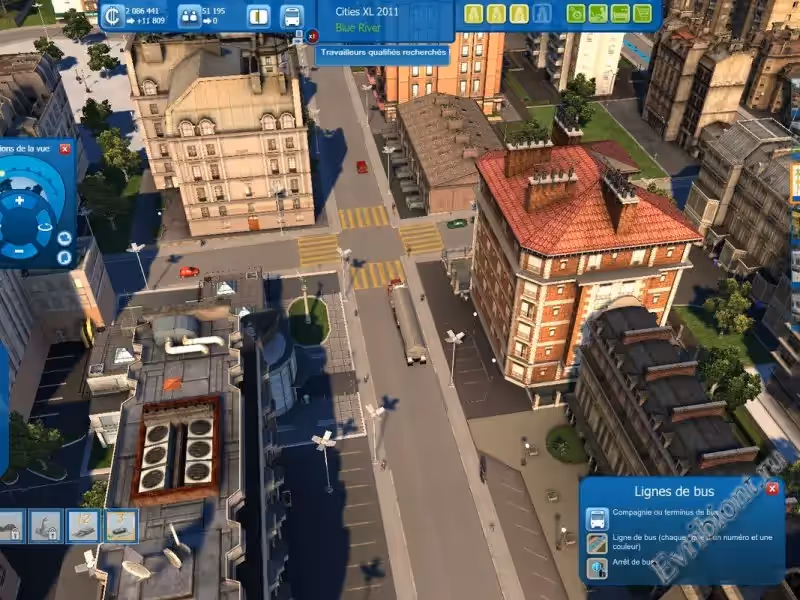Zoom out with the minus button
Screen dimensions: 800x600
tap(18, 250)
